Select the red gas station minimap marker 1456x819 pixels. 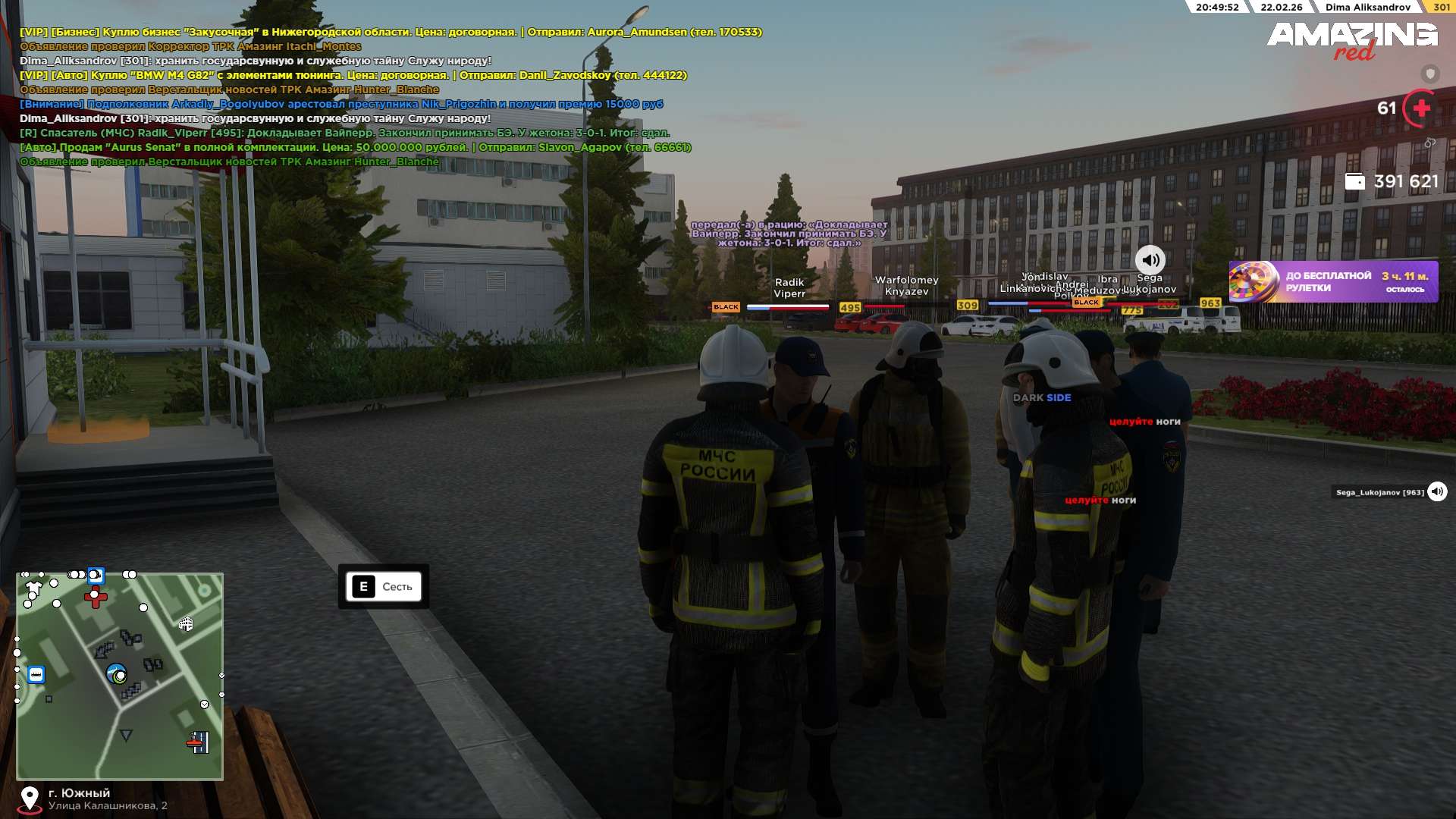(x=199, y=742)
